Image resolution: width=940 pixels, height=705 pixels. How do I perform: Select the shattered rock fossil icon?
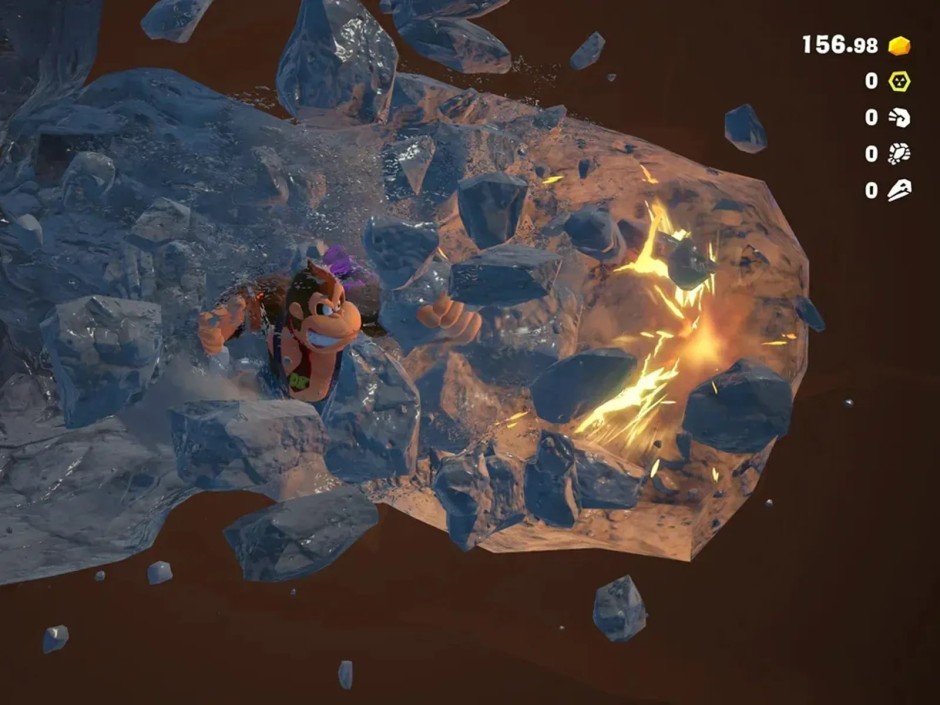click(x=899, y=153)
